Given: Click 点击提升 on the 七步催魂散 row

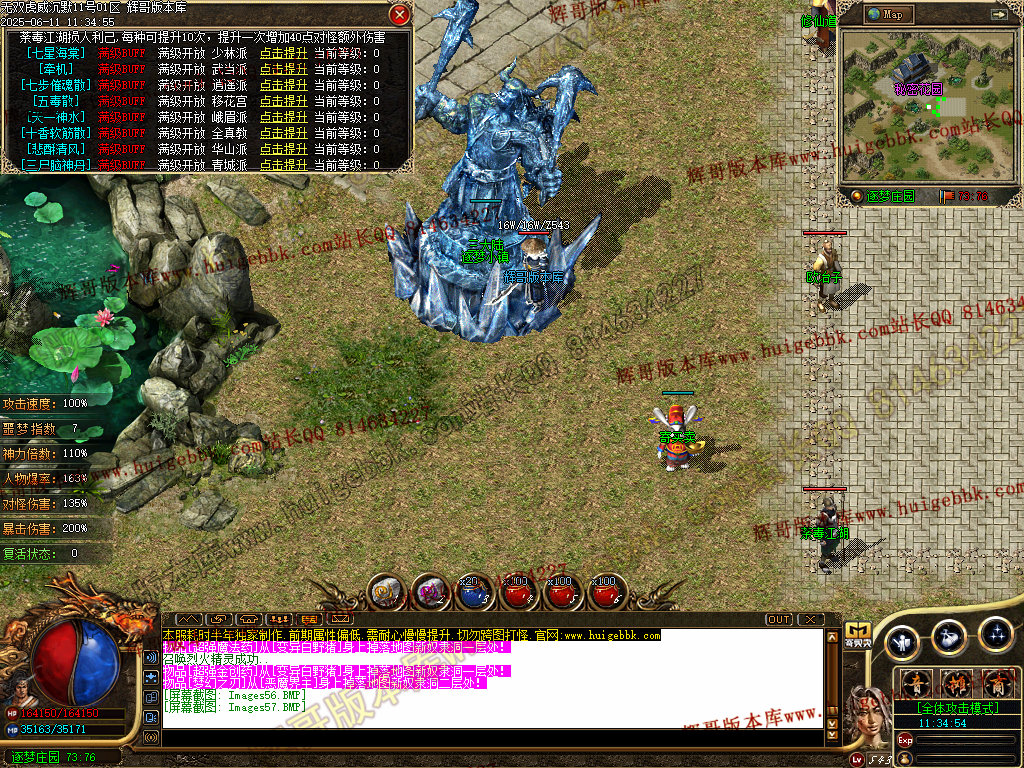Looking at the screenshot, I should coord(283,85).
